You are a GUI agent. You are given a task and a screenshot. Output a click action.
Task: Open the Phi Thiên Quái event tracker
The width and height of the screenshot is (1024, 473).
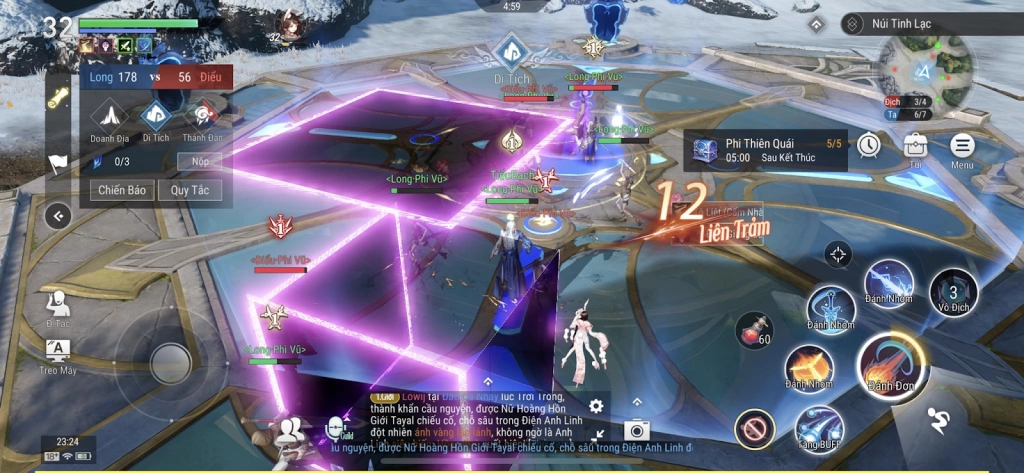[x=770, y=150]
